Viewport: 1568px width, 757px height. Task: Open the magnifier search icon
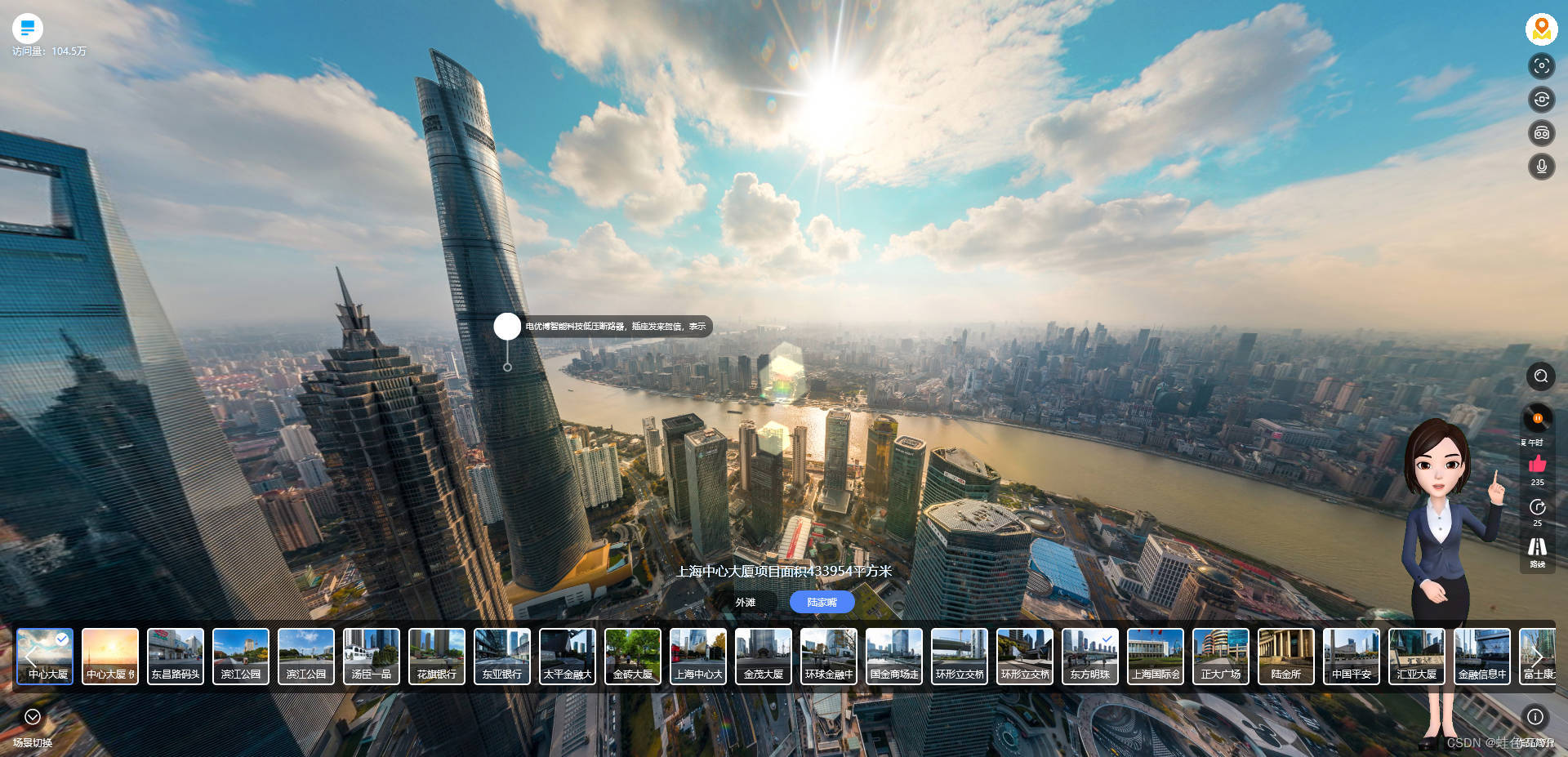click(x=1540, y=376)
